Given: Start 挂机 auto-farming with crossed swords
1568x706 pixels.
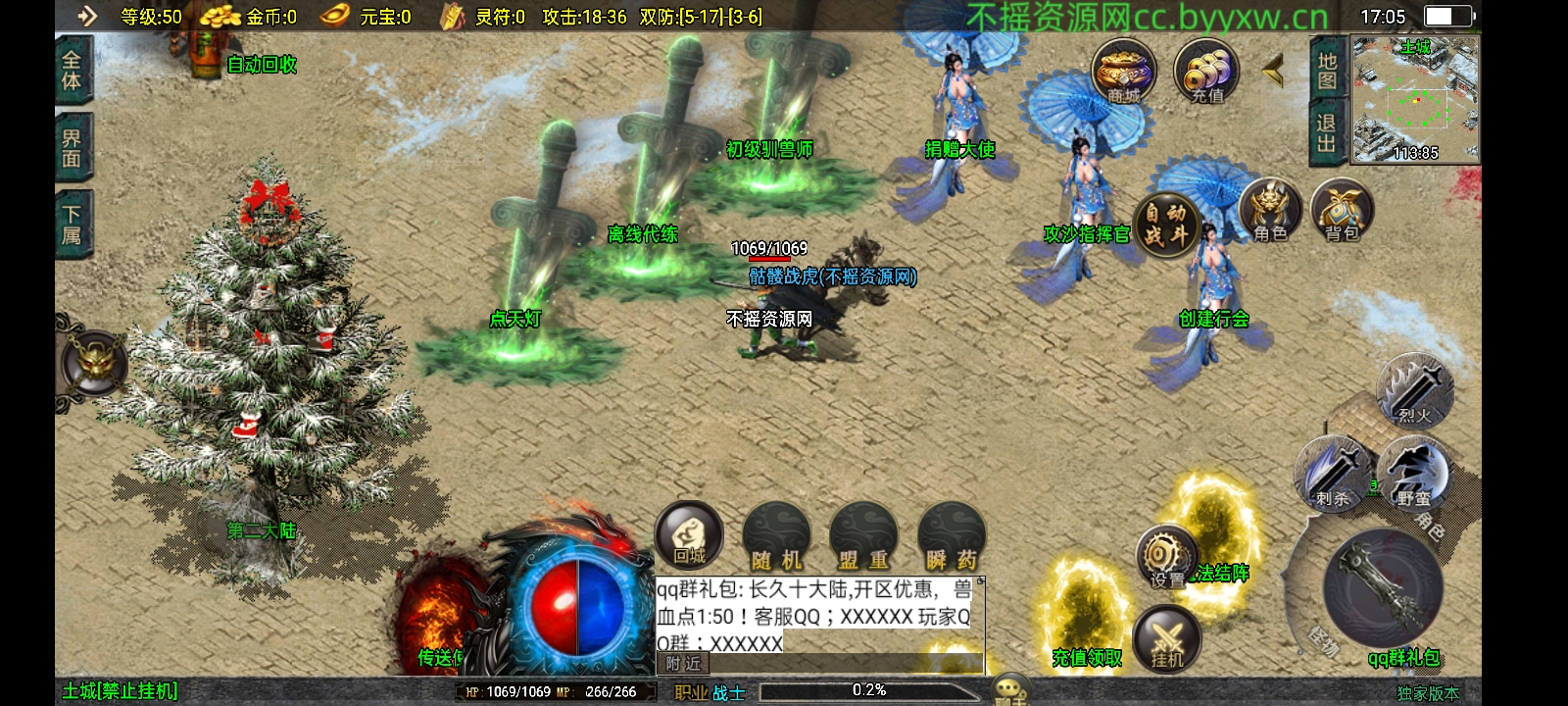Looking at the screenshot, I should pos(1166,638).
